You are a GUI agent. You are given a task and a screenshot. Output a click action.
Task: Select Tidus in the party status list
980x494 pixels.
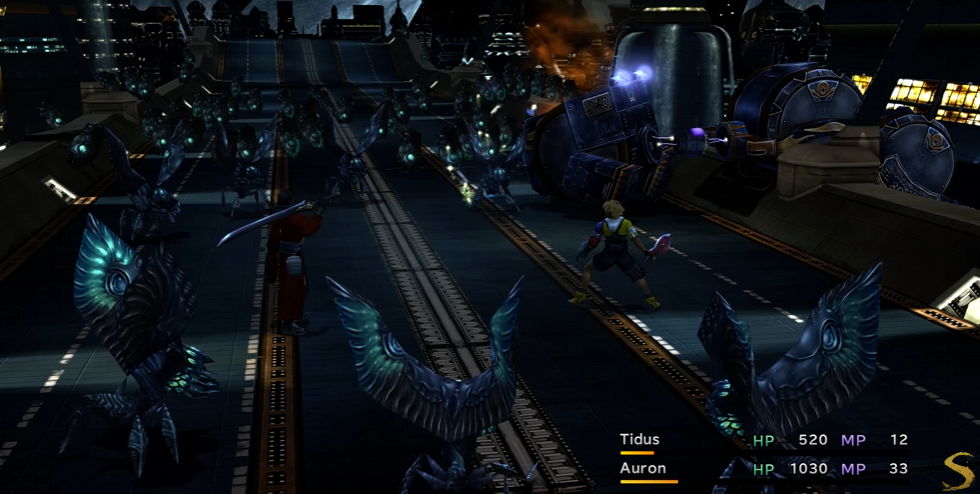coord(639,440)
